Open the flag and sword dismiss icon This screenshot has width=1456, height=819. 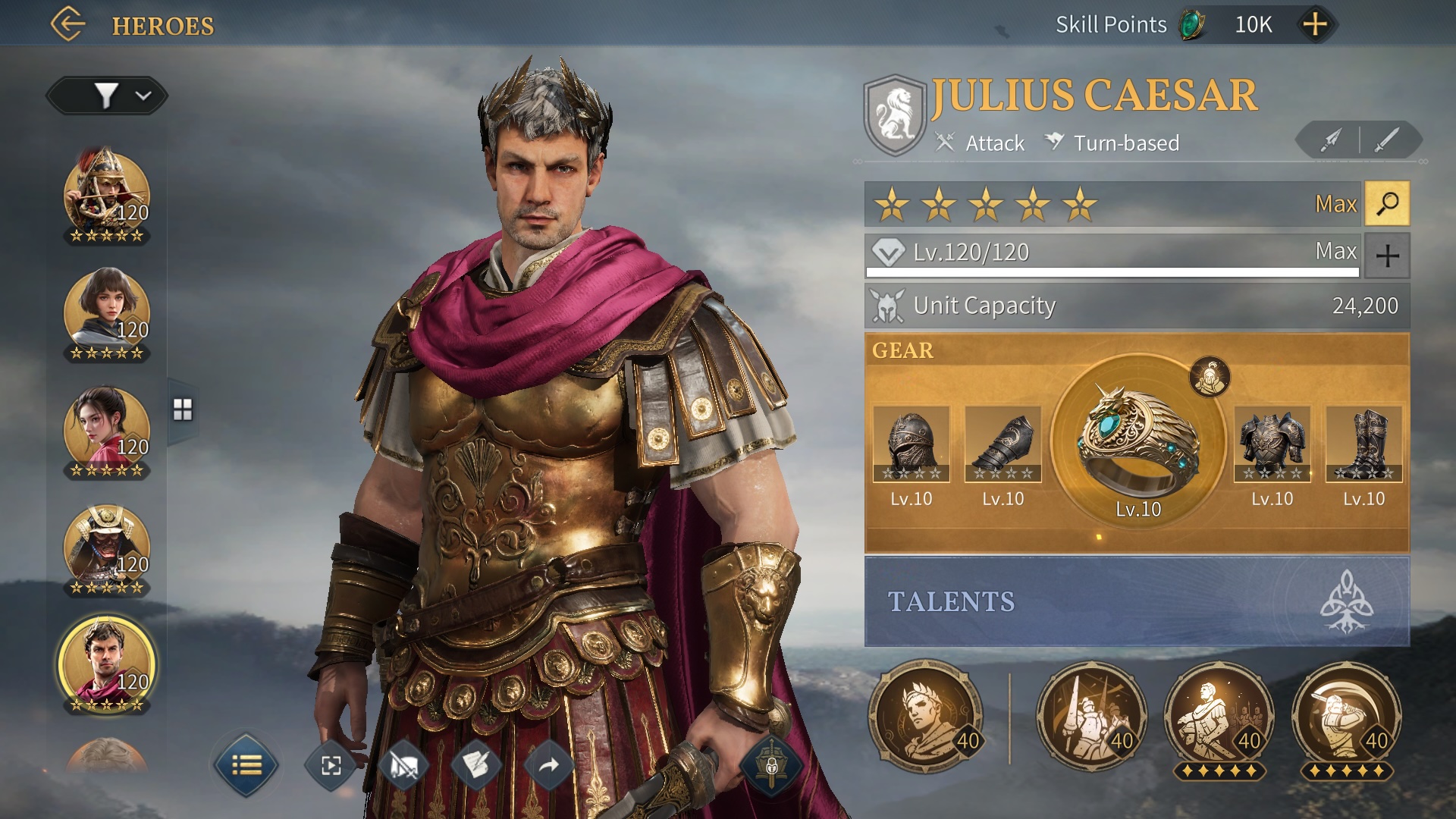click(405, 764)
